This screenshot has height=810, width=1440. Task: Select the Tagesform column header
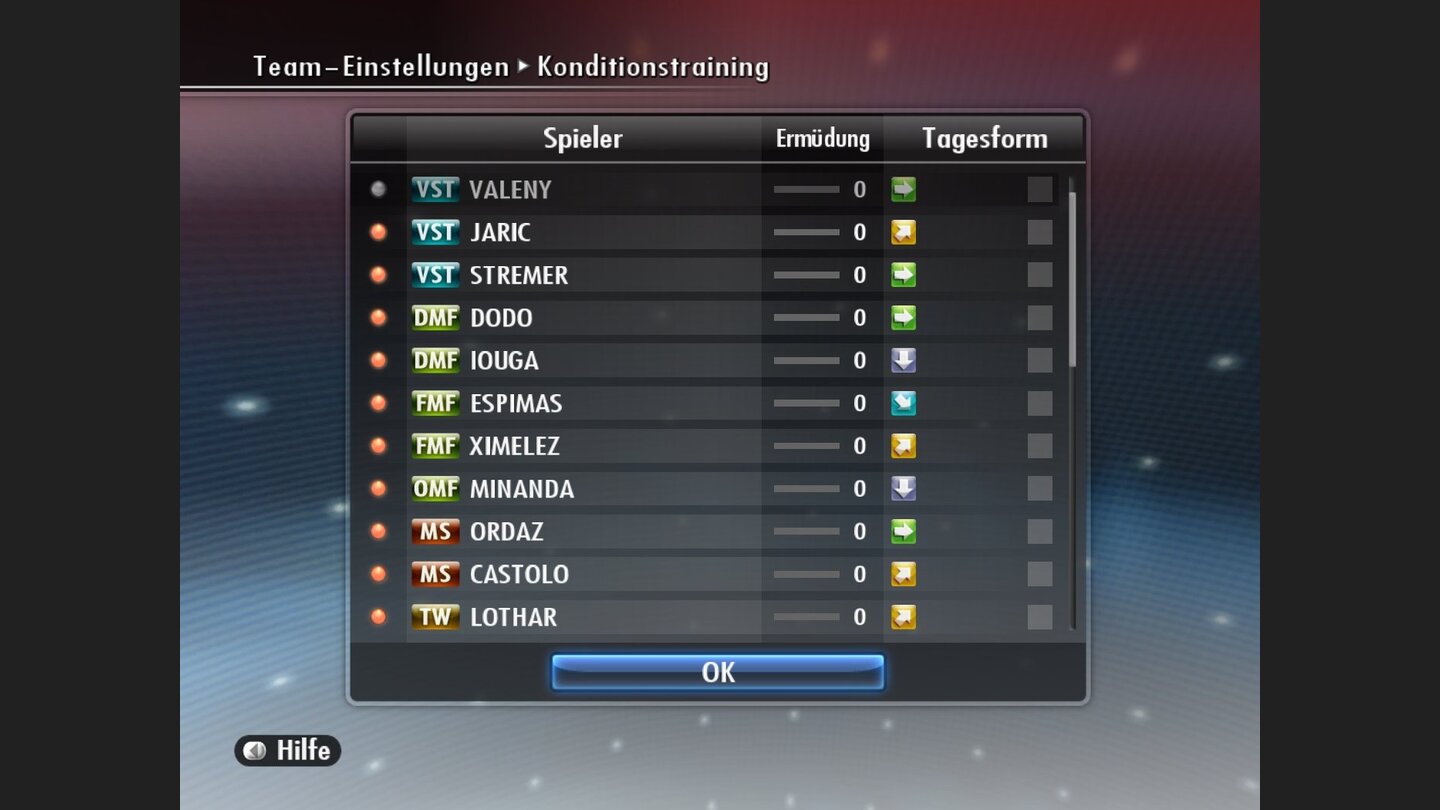(985, 139)
